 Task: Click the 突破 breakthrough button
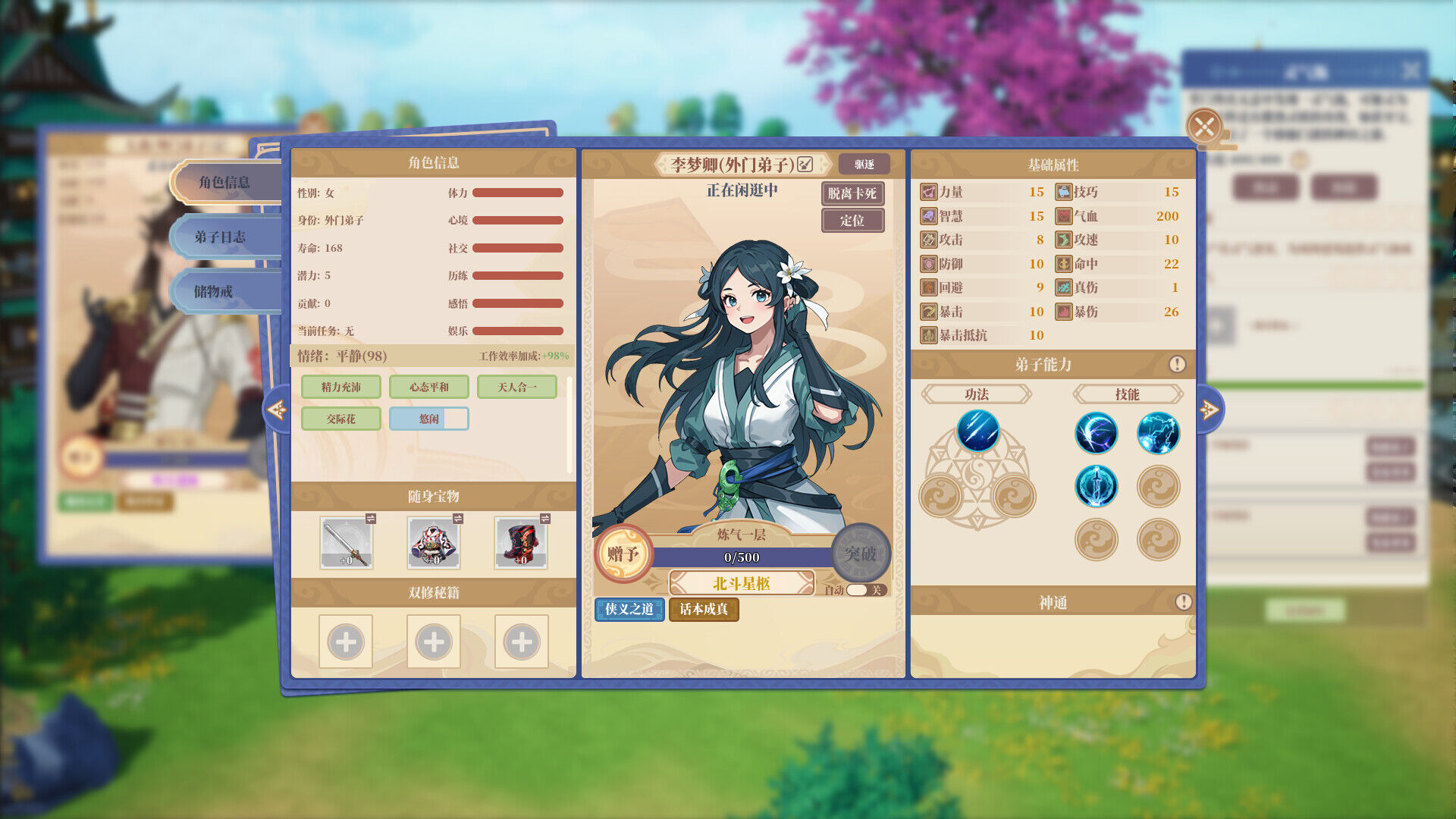coord(860,554)
